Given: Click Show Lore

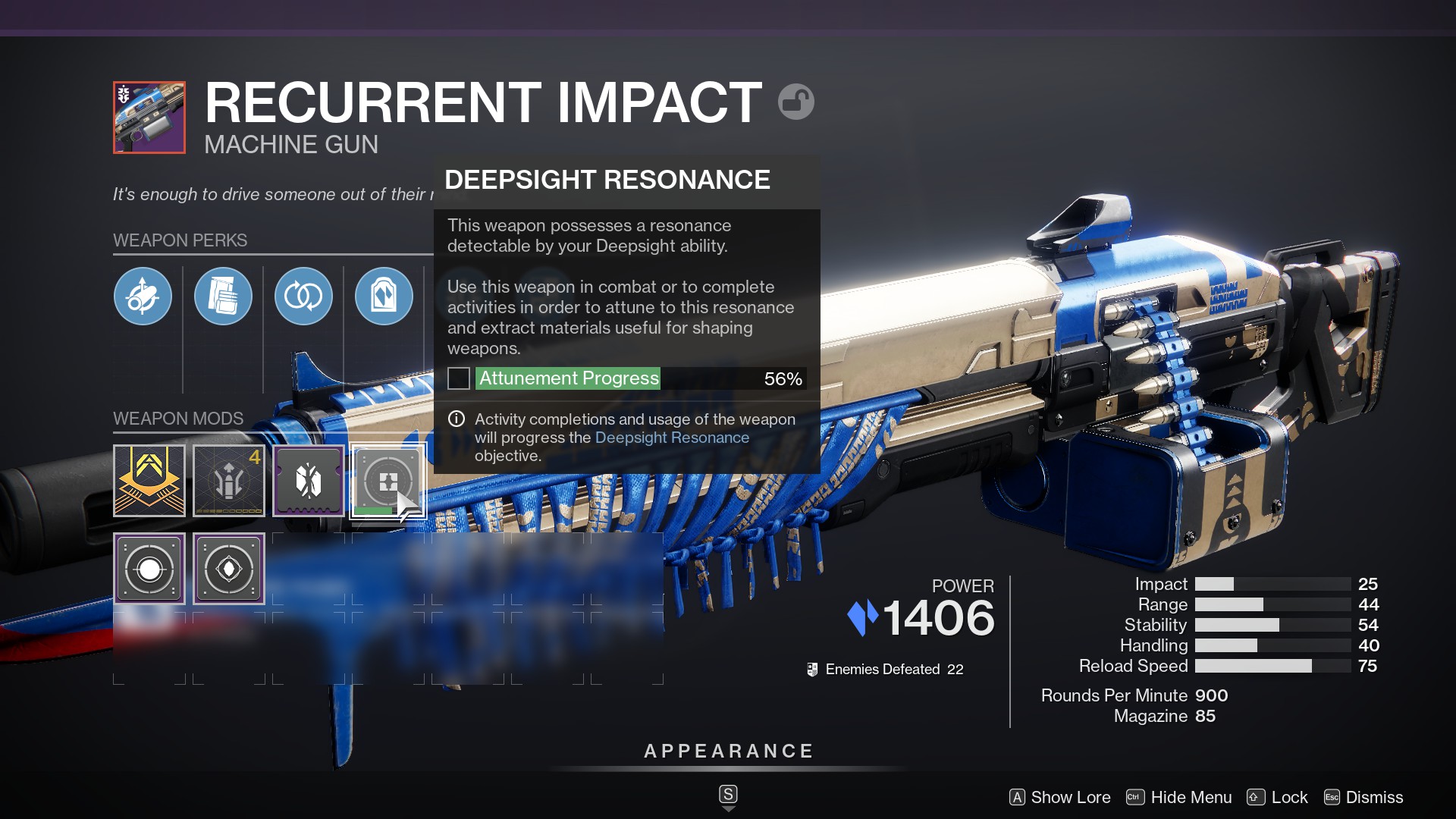Looking at the screenshot, I should [x=1069, y=797].
